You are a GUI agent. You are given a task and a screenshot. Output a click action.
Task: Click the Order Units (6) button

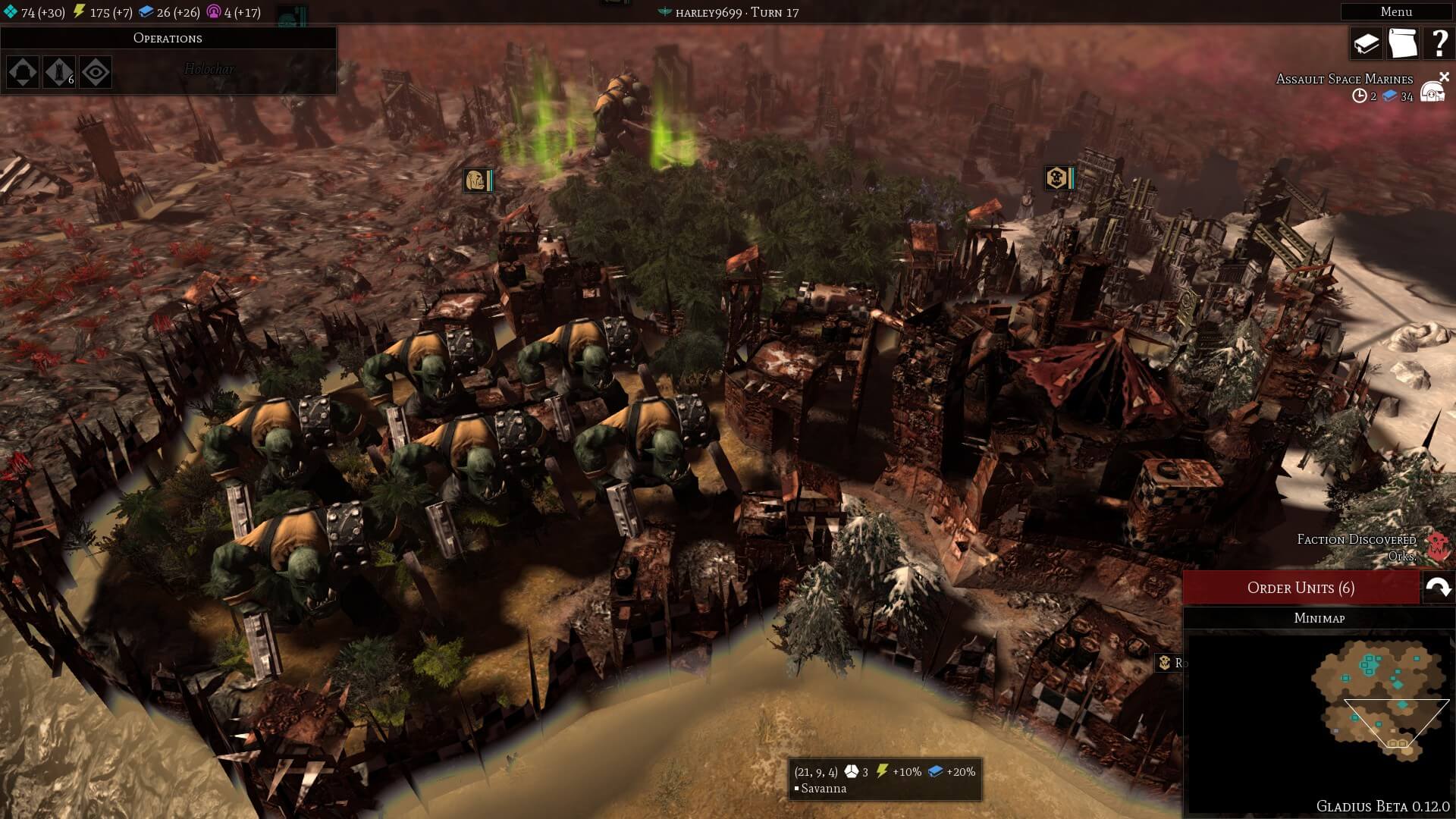click(x=1301, y=588)
